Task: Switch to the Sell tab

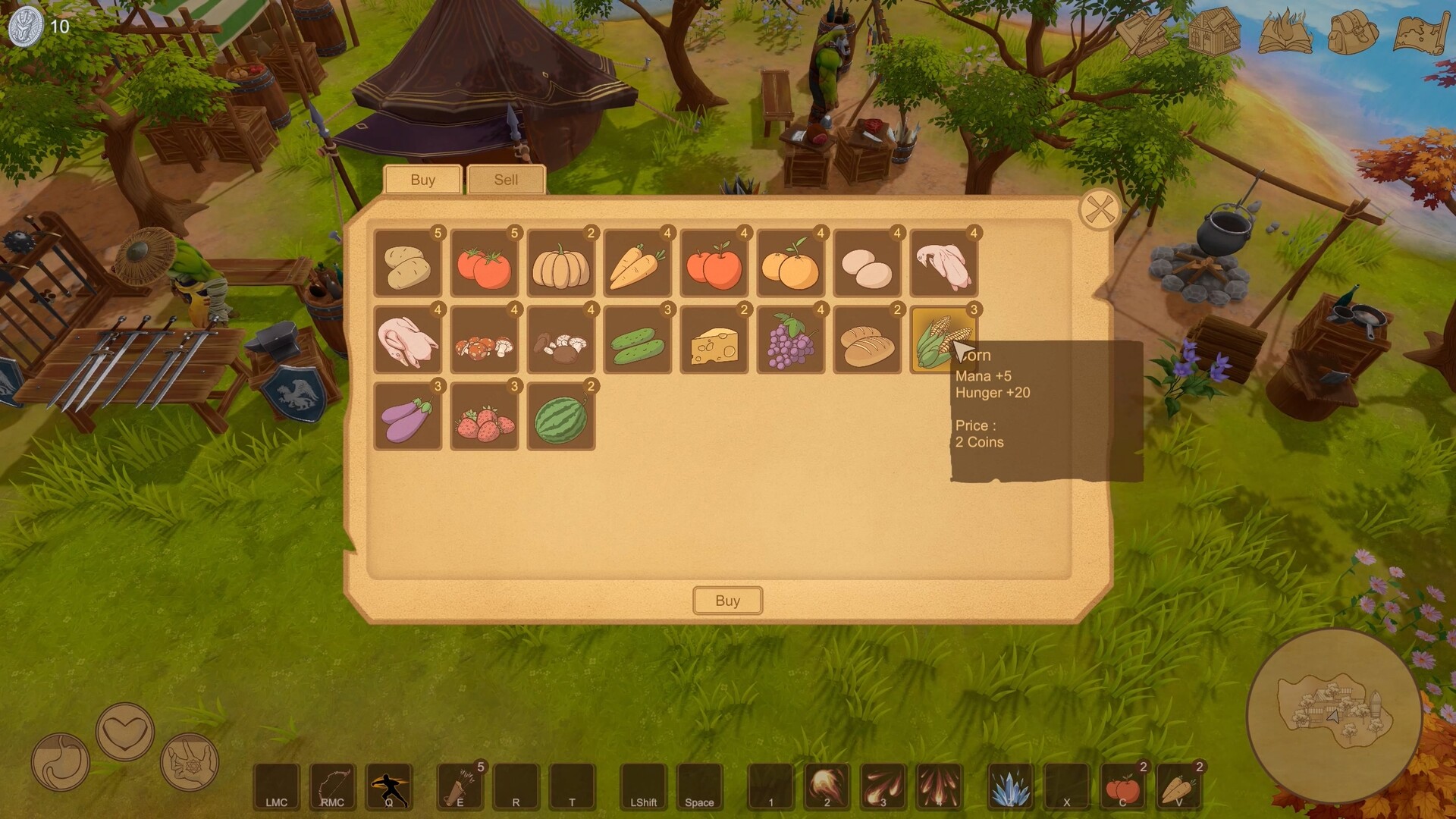Action: pos(506,180)
